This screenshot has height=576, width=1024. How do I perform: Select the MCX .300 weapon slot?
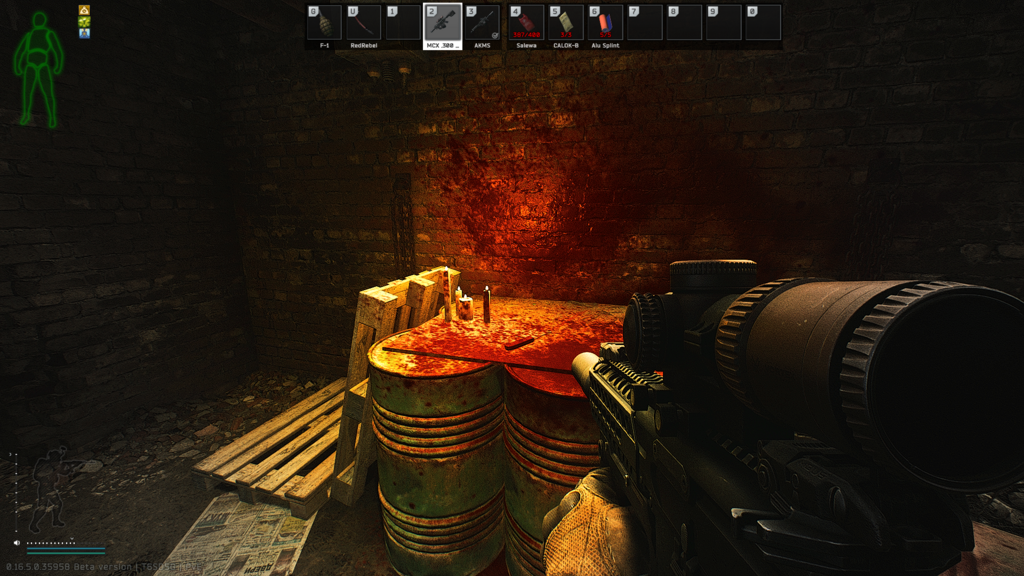click(x=443, y=23)
